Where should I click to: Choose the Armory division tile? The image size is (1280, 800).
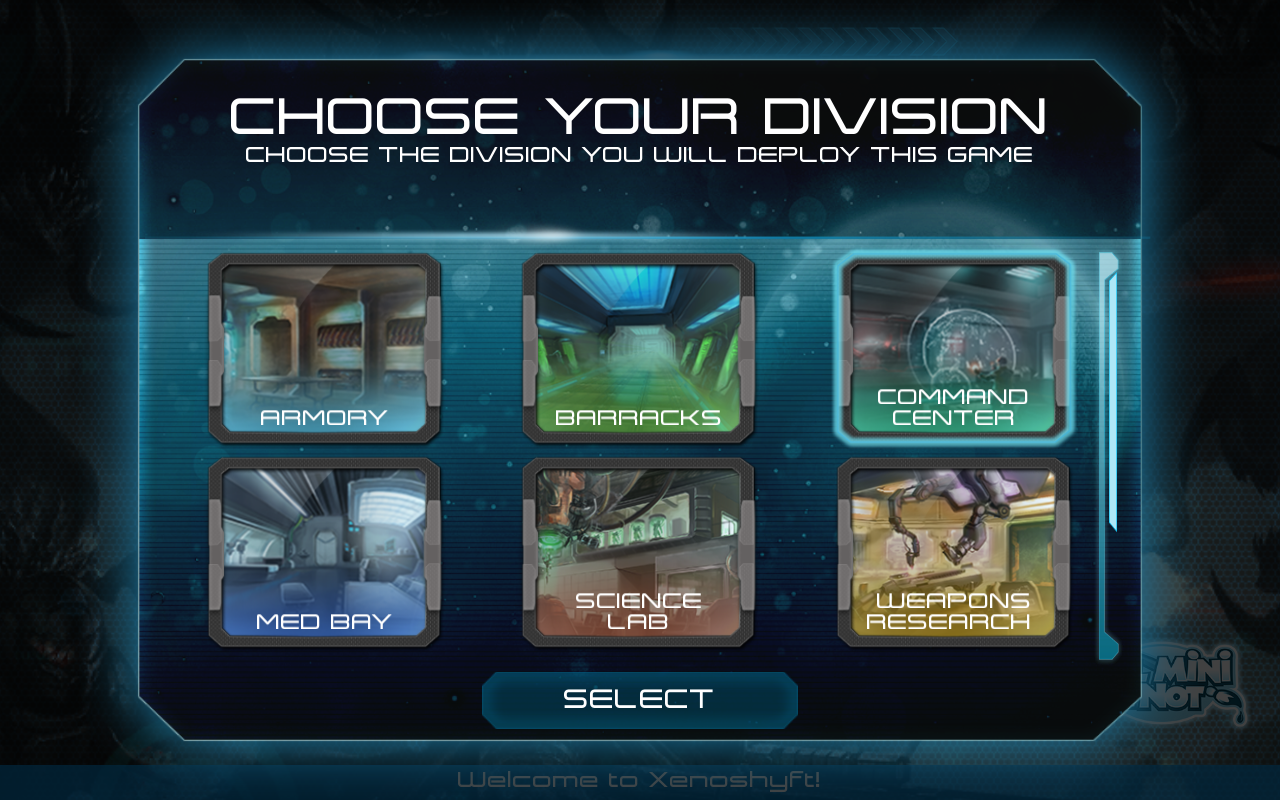pyautogui.click(x=324, y=348)
